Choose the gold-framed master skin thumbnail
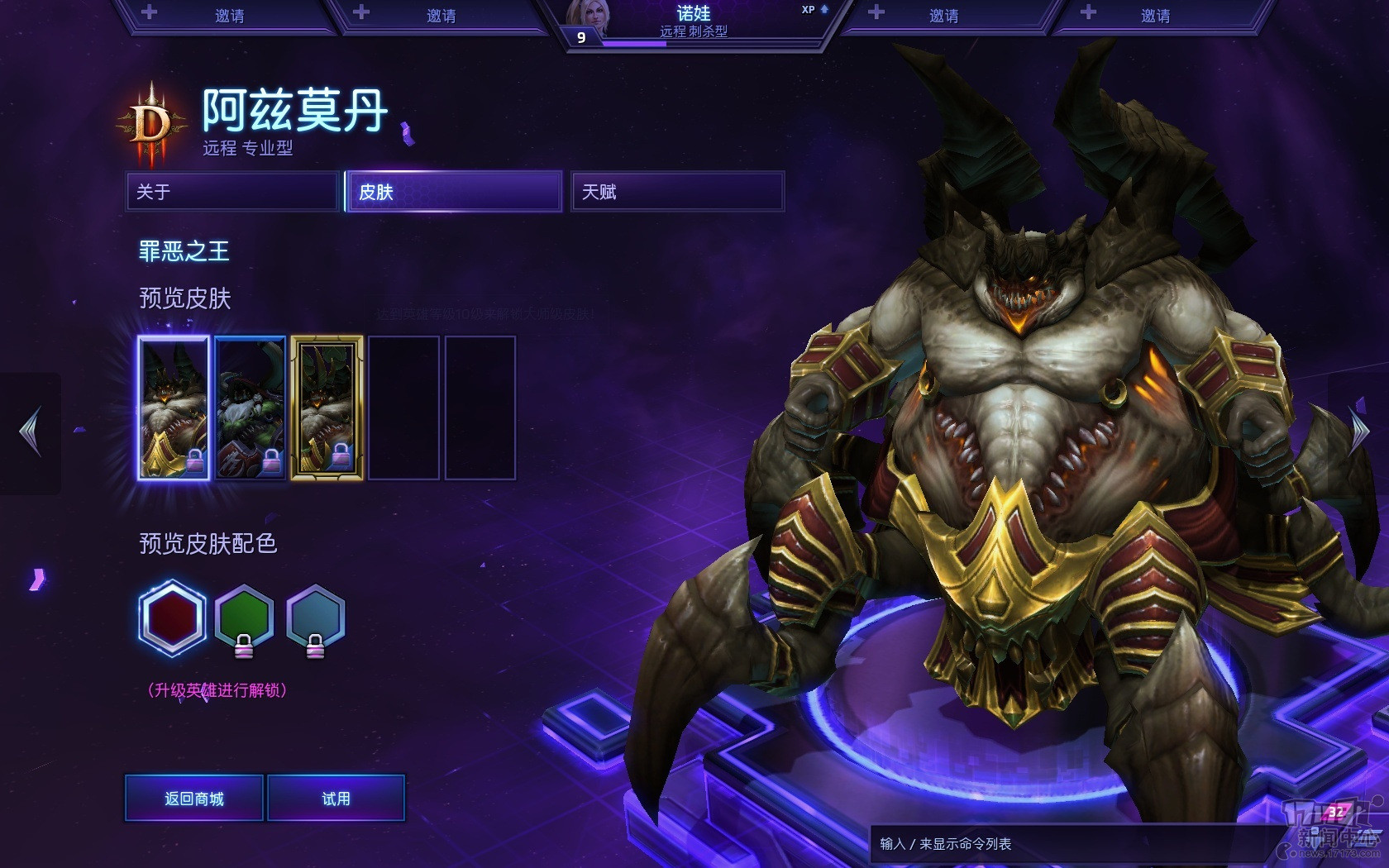Image resolution: width=1389 pixels, height=868 pixels. click(x=327, y=408)
